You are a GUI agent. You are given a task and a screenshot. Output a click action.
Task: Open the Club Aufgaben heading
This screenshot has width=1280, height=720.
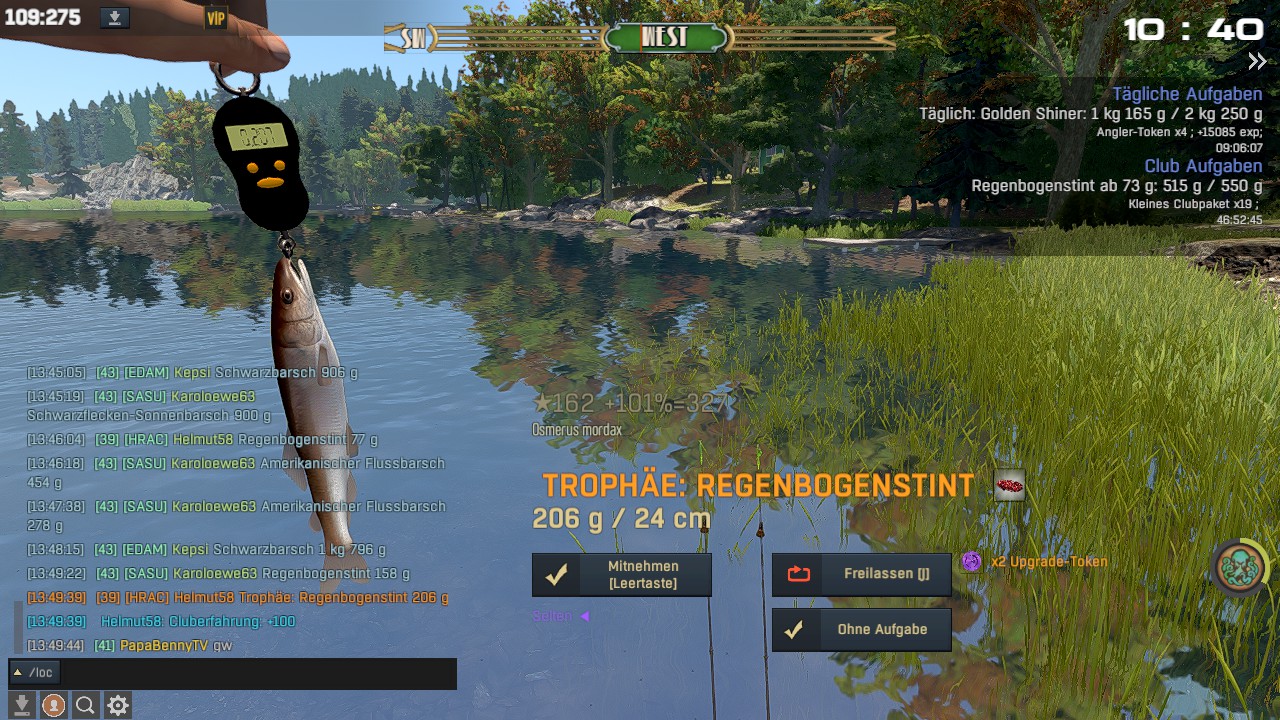[1203, 166]
